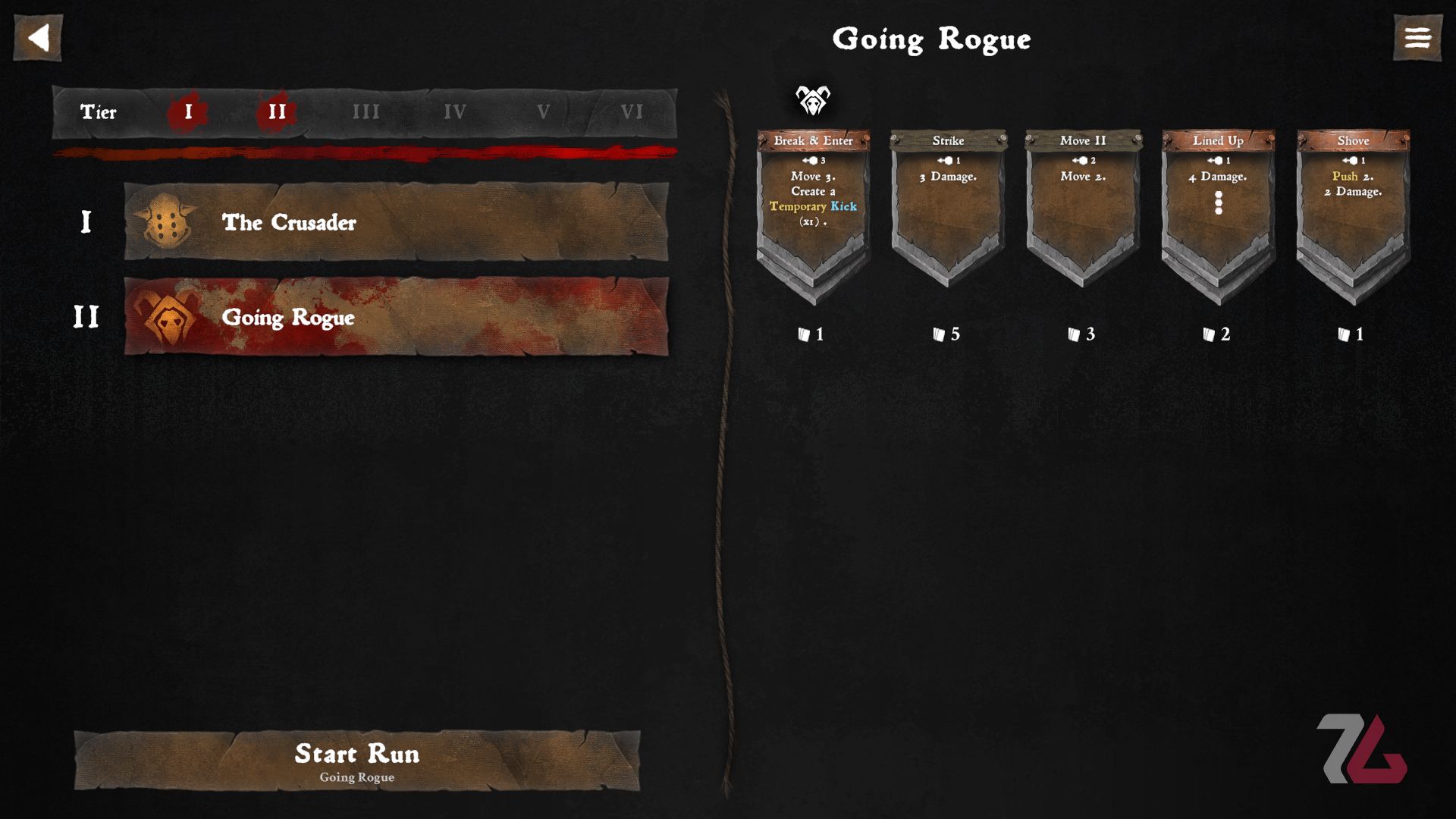Click the card count icon under Shove
This screenshot has height=819, width=1456.
1342,334
